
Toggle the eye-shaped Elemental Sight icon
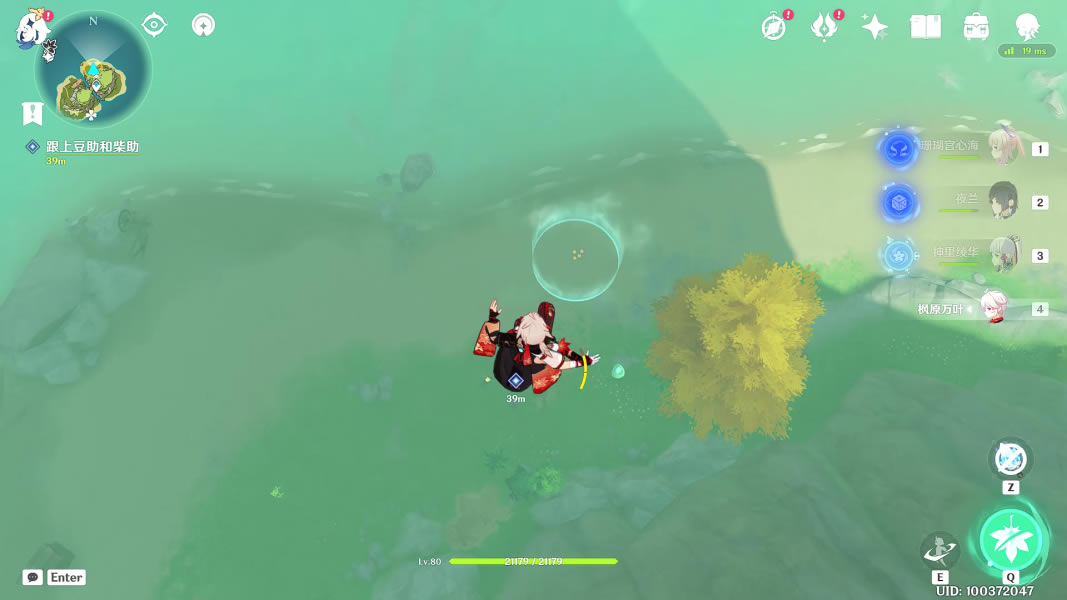tap(154, 25)
